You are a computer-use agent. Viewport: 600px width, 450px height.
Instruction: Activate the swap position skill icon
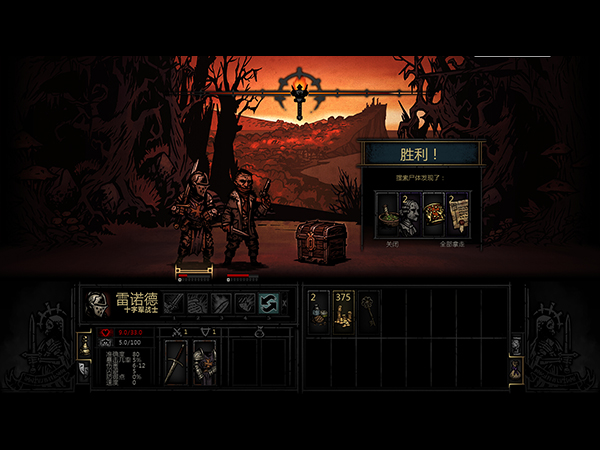point(267,302)
